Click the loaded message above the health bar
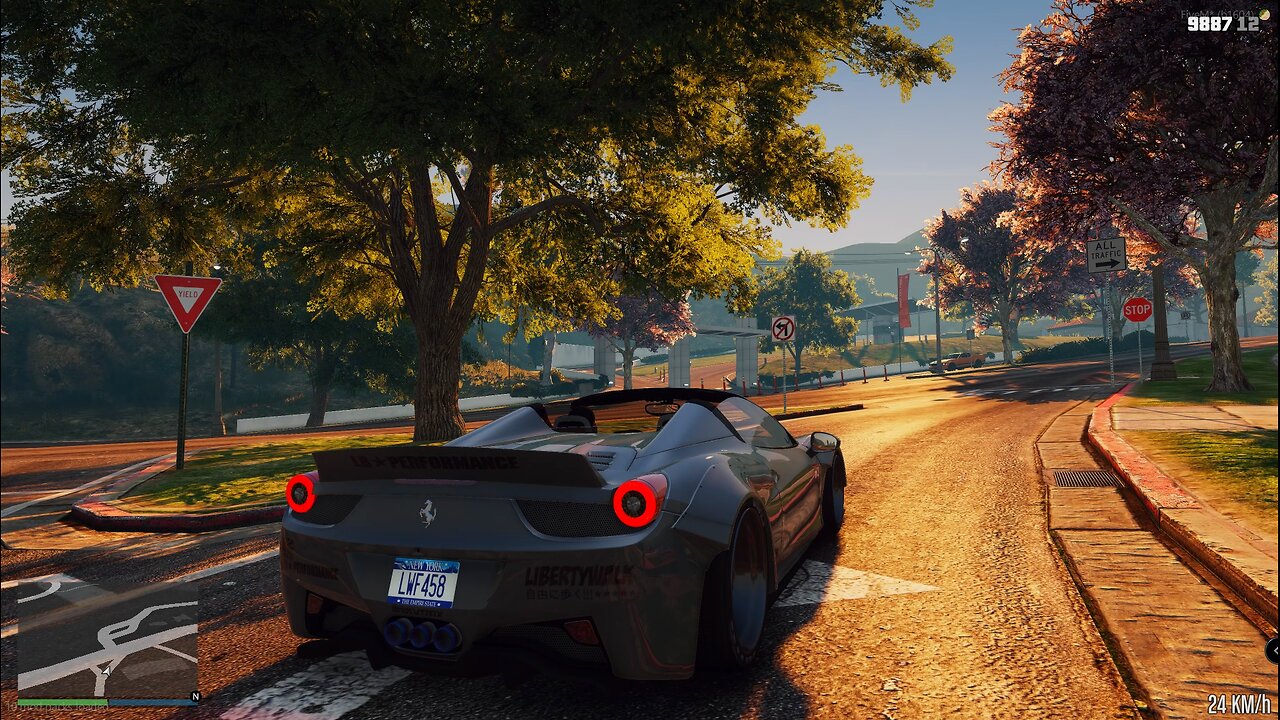 pyautogui.click(x=56, y=706)
